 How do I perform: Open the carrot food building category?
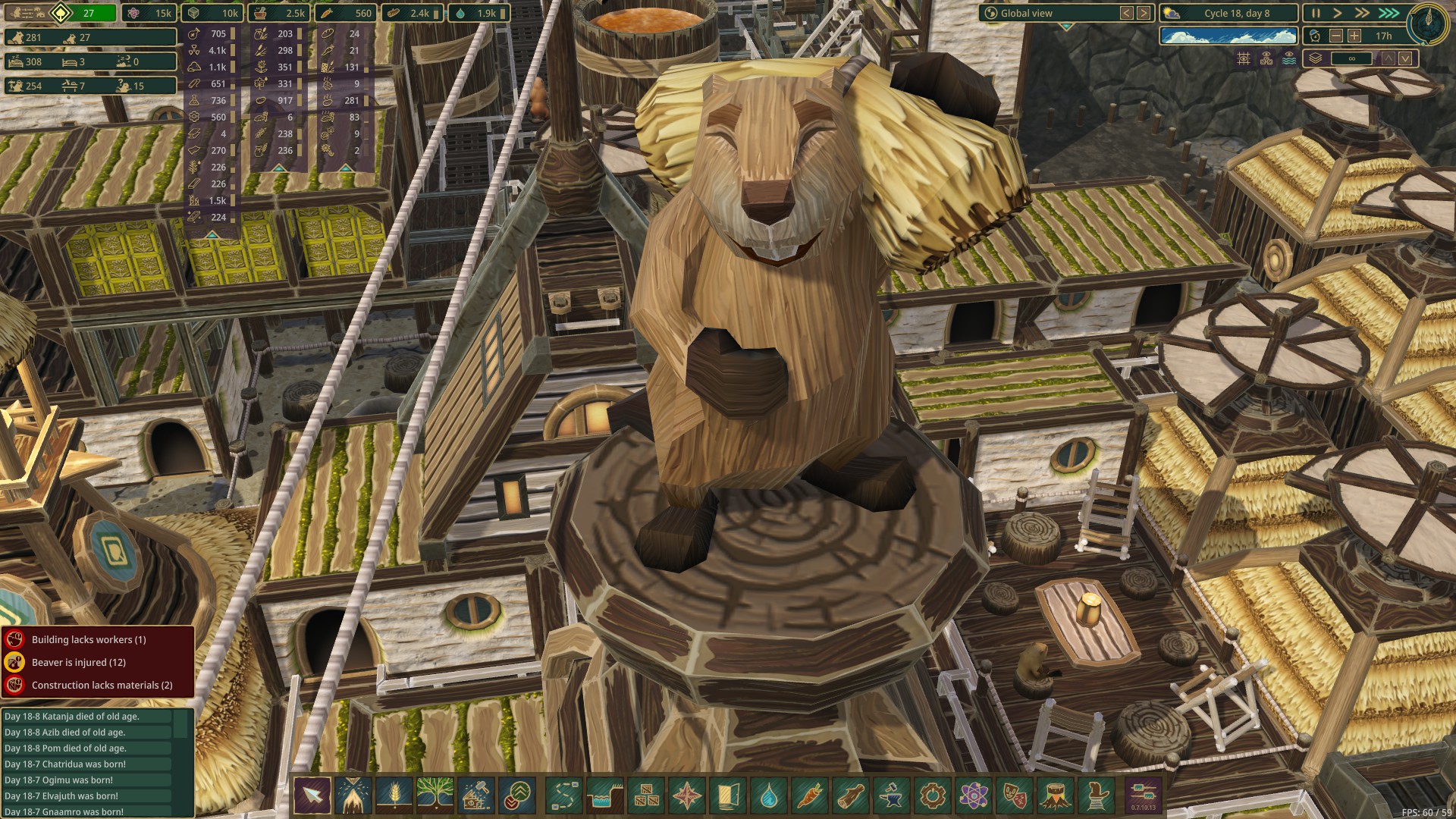810,795
